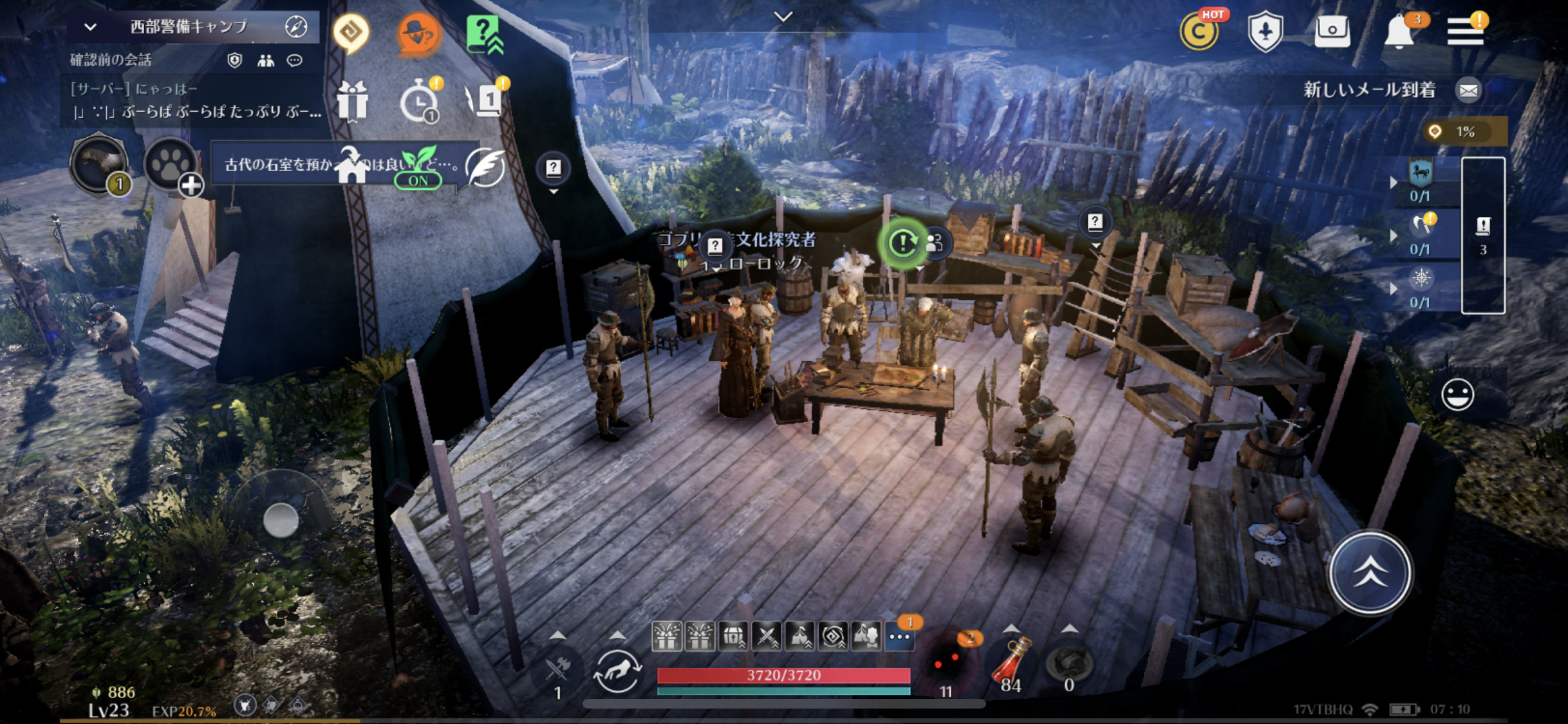Toggle the green leaf ON auto button

[418, 167]
